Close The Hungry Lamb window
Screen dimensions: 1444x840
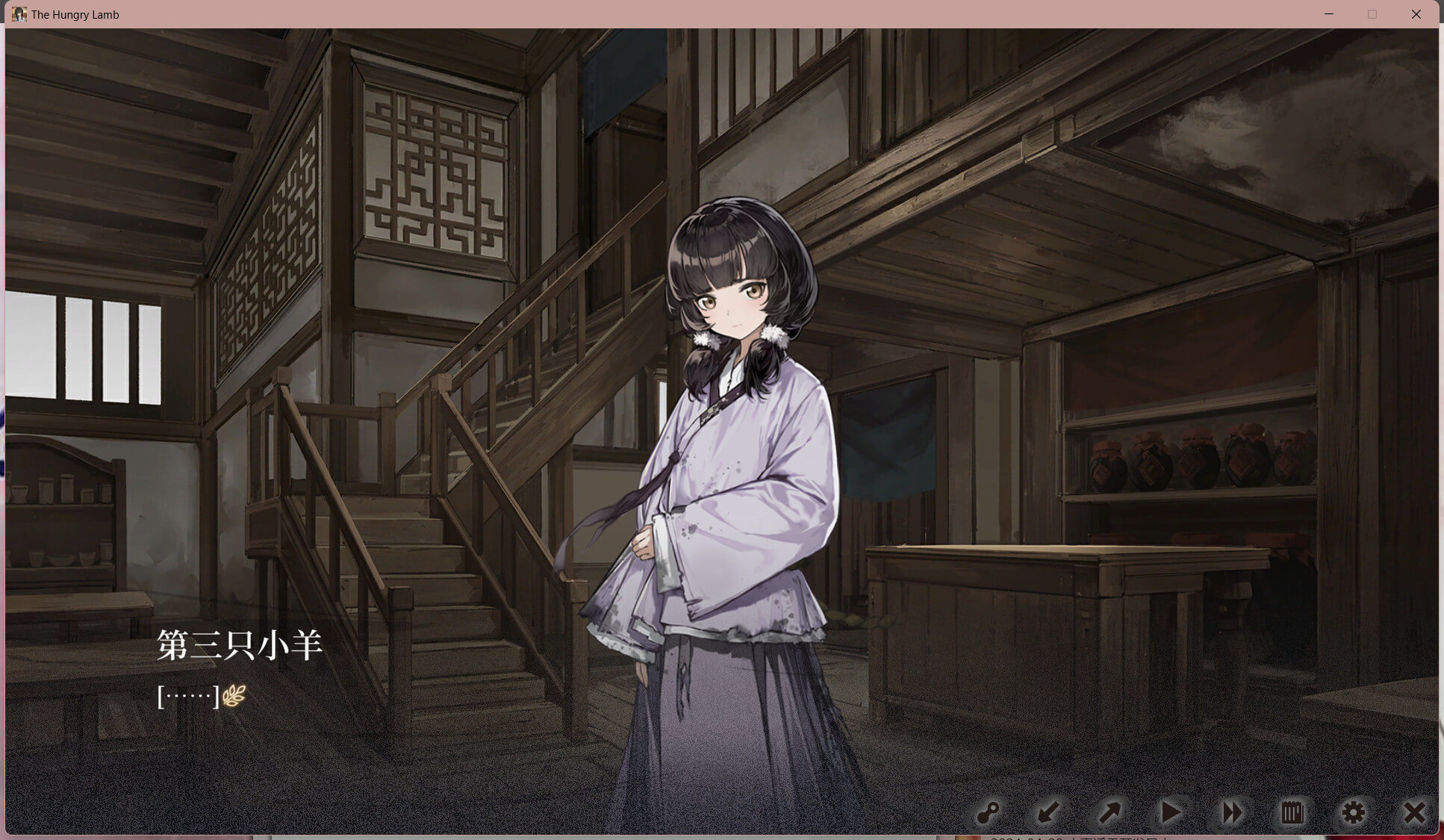point(1416,14)
